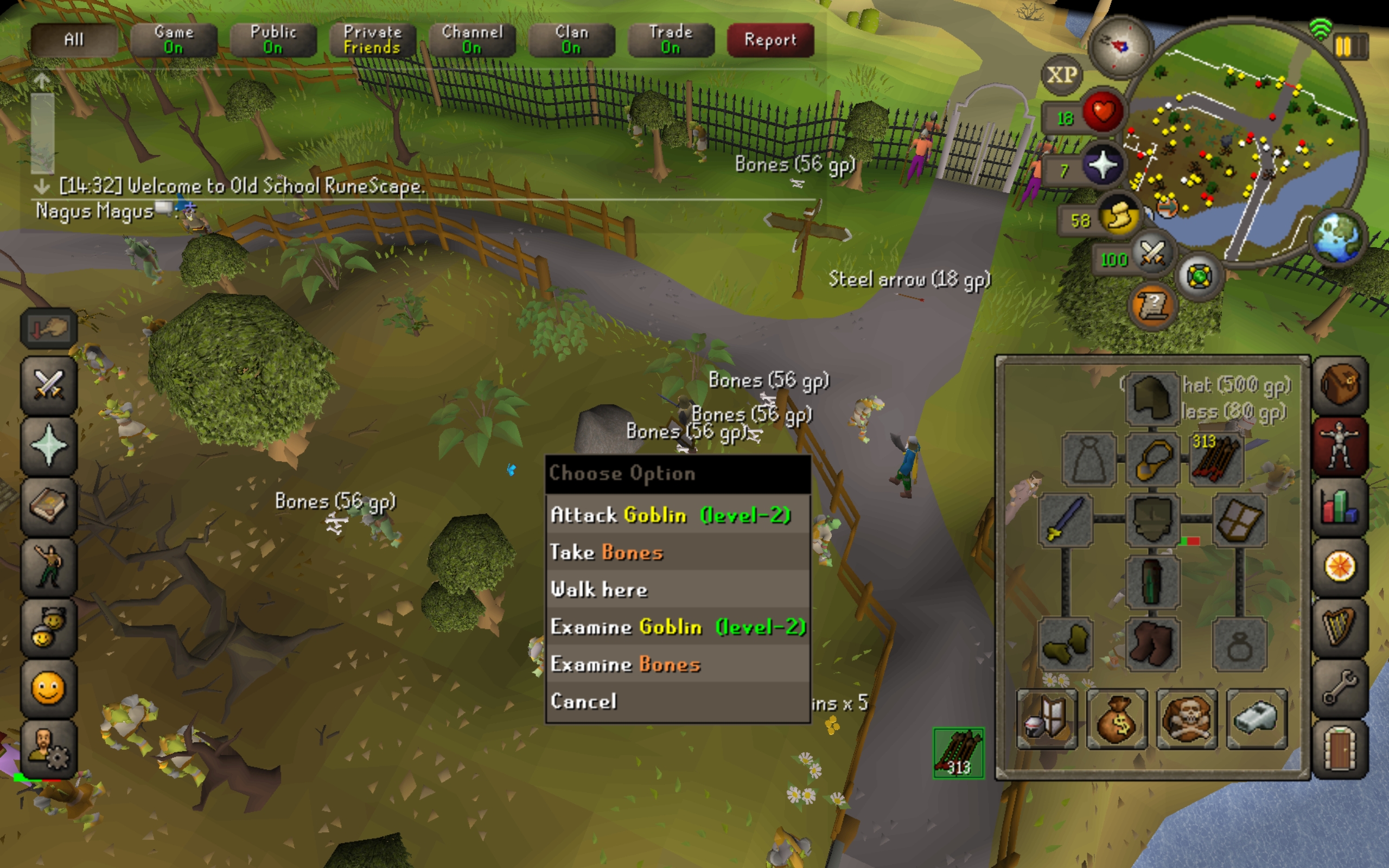
Task: Choose the Walk here option
Action: pos(598,590)
